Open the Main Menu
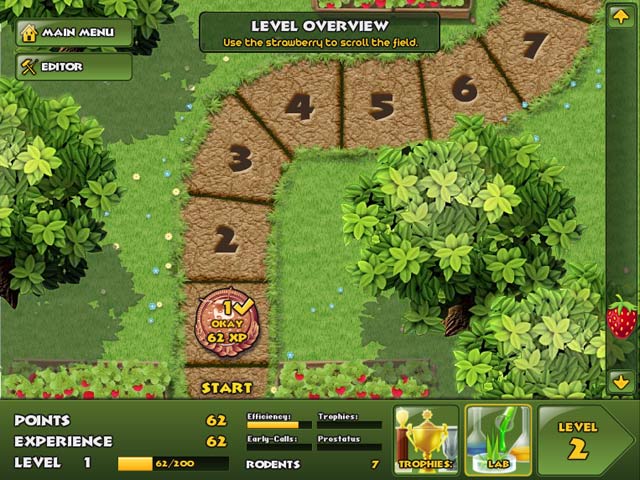 pos(73,32)
